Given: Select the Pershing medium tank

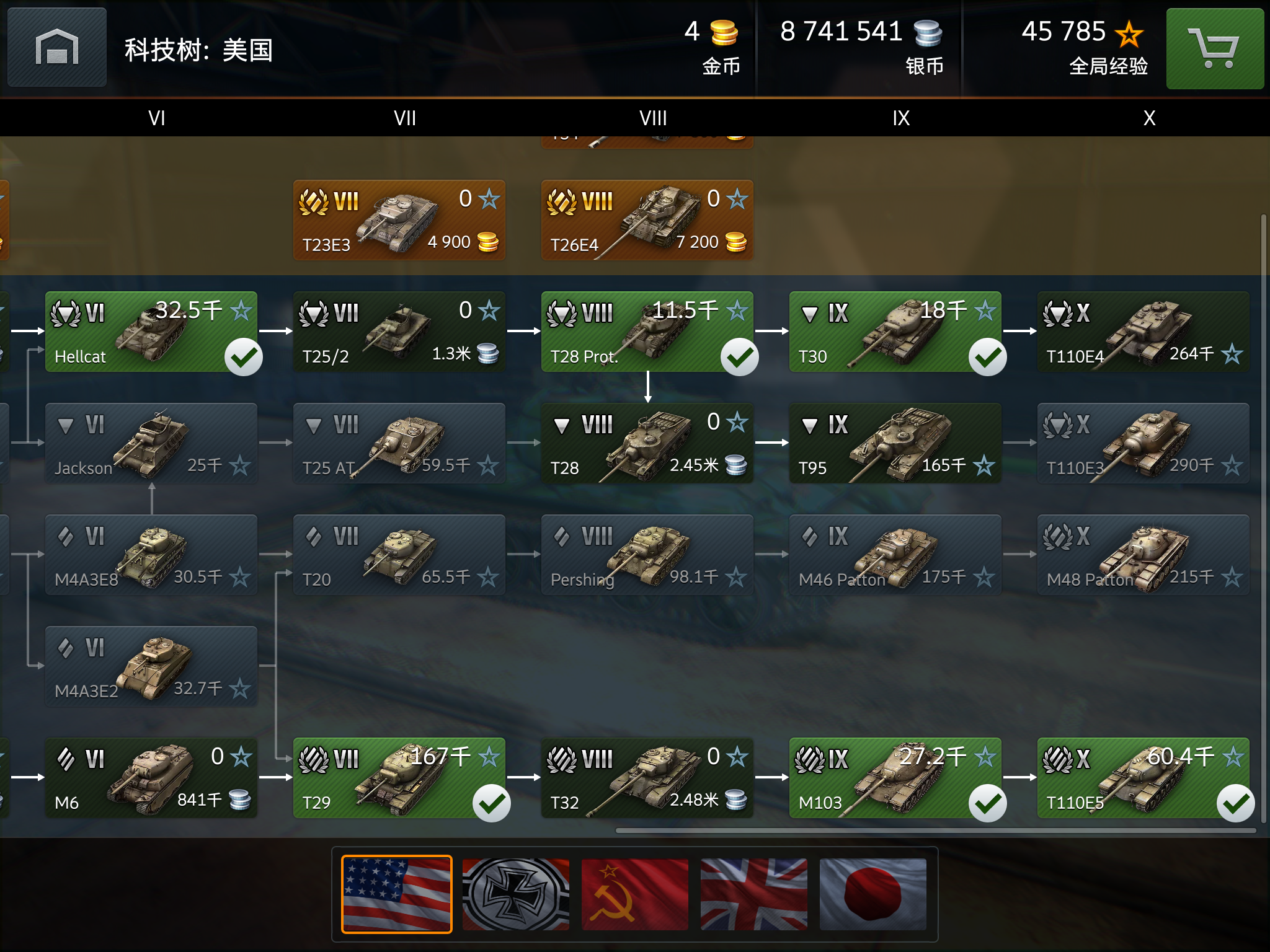Looking at the screenshot, I should (x=647, y=555).
